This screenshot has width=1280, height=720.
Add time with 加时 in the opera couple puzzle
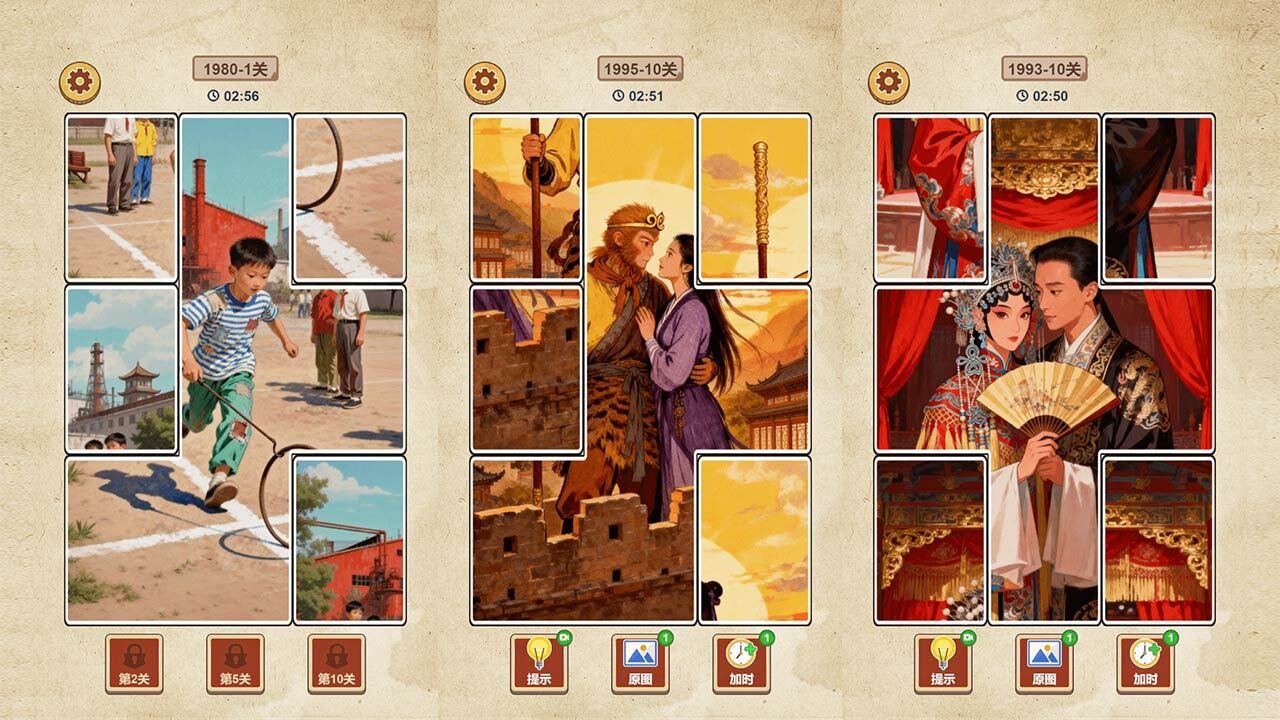(1145, 663)
